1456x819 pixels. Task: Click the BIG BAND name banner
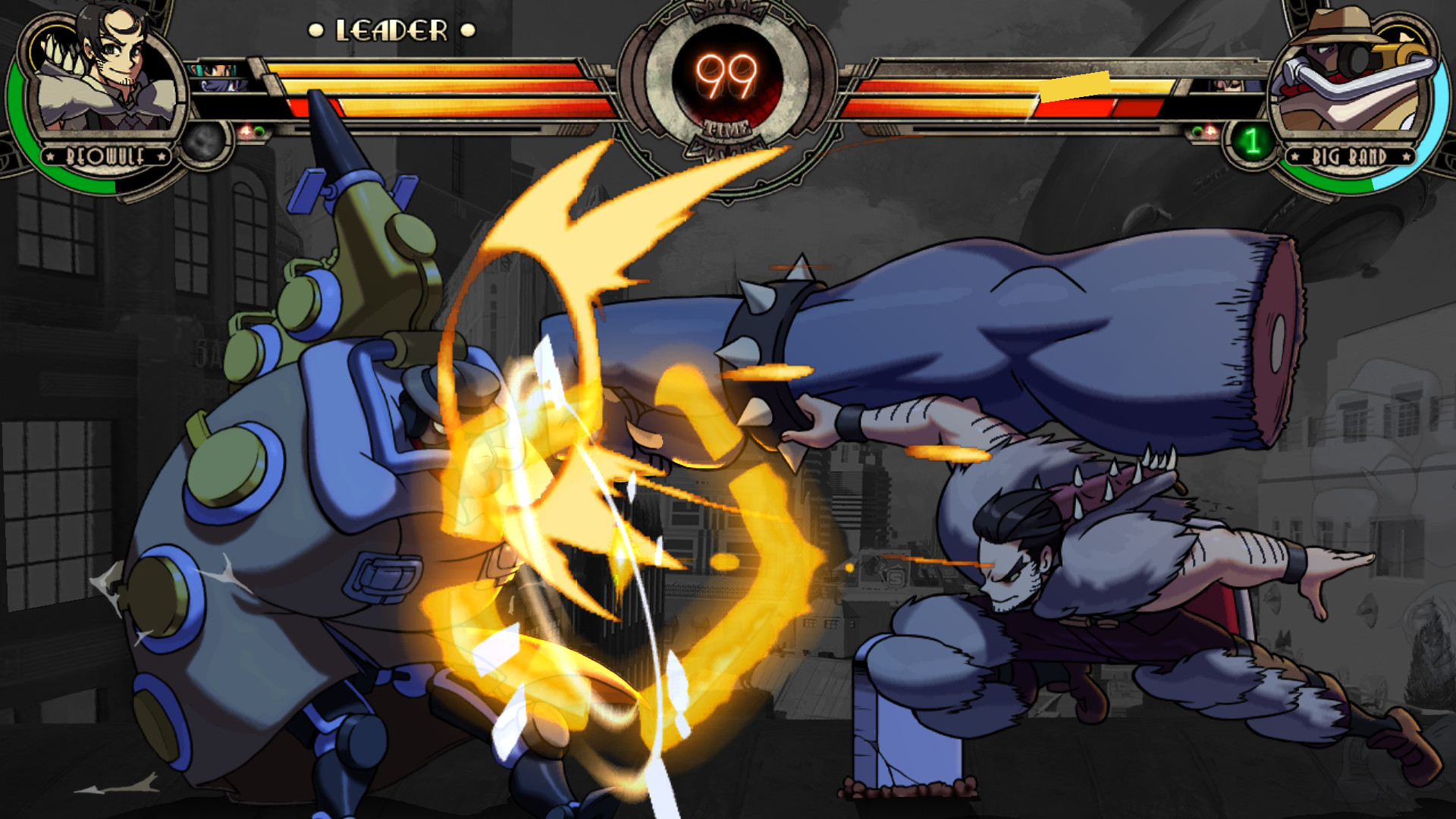coord(1349,155)
